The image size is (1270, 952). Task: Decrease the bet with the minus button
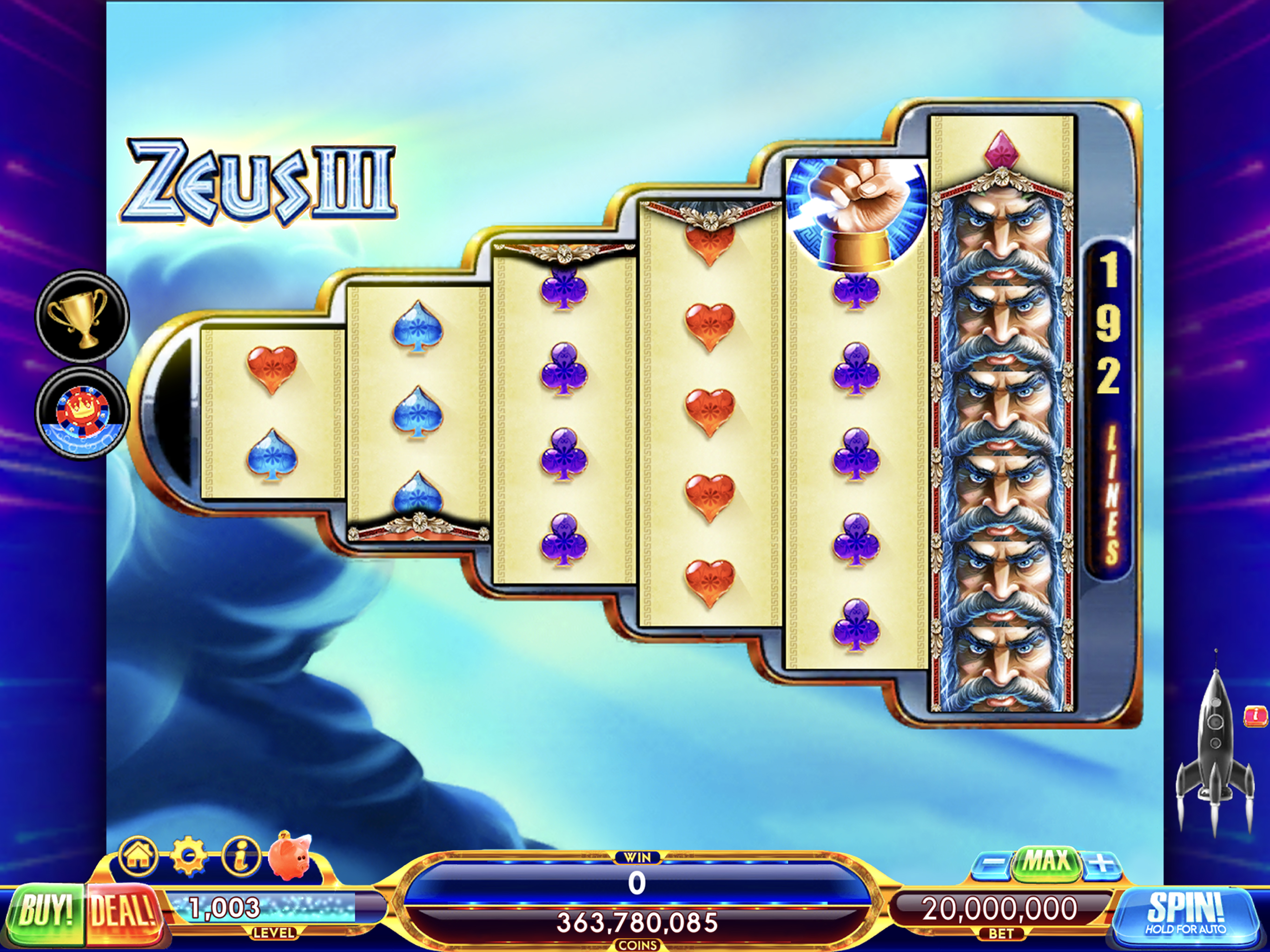click(993, 864)
